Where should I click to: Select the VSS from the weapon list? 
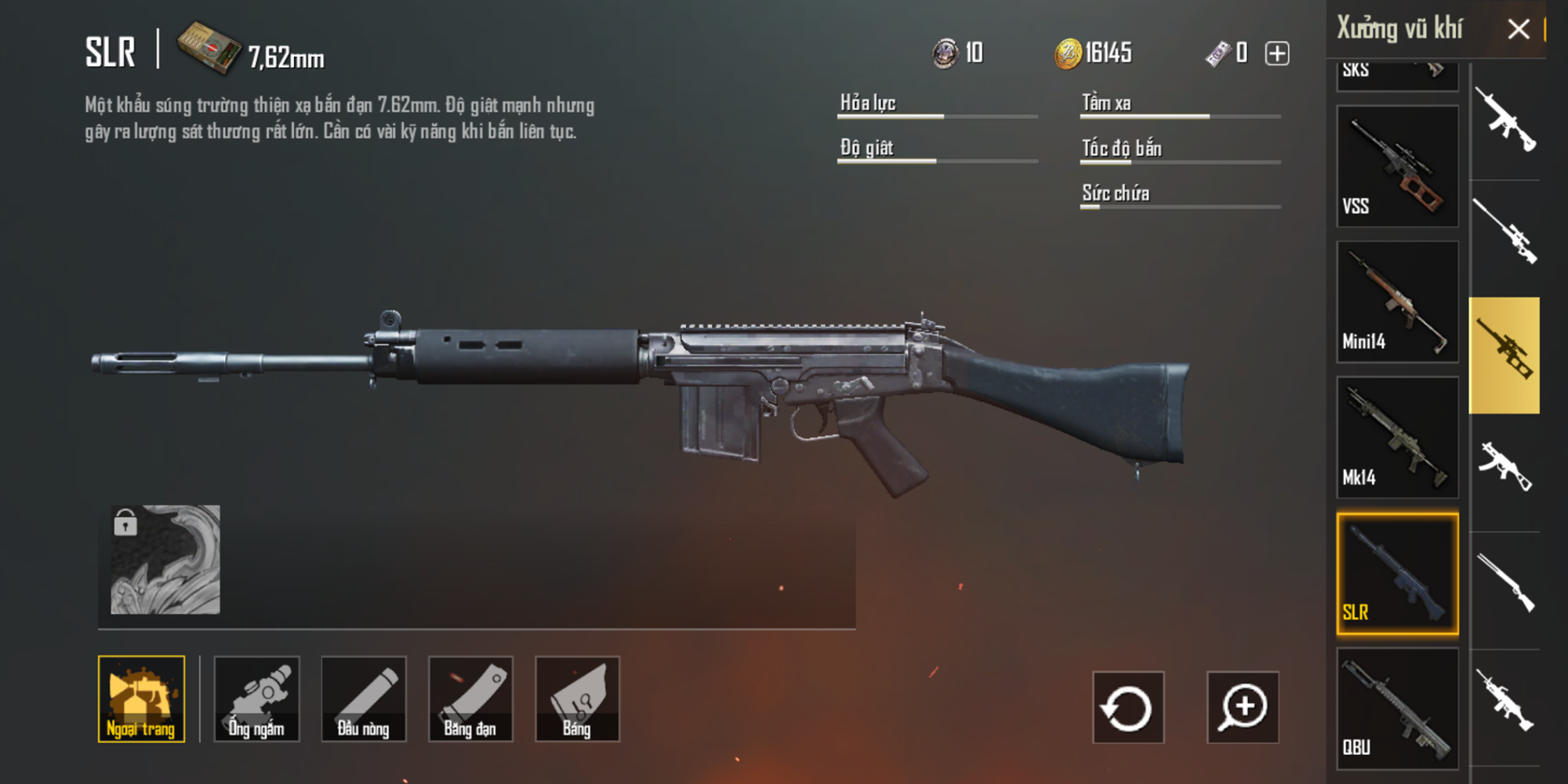pyautogui.click(x=1397, y=165)
